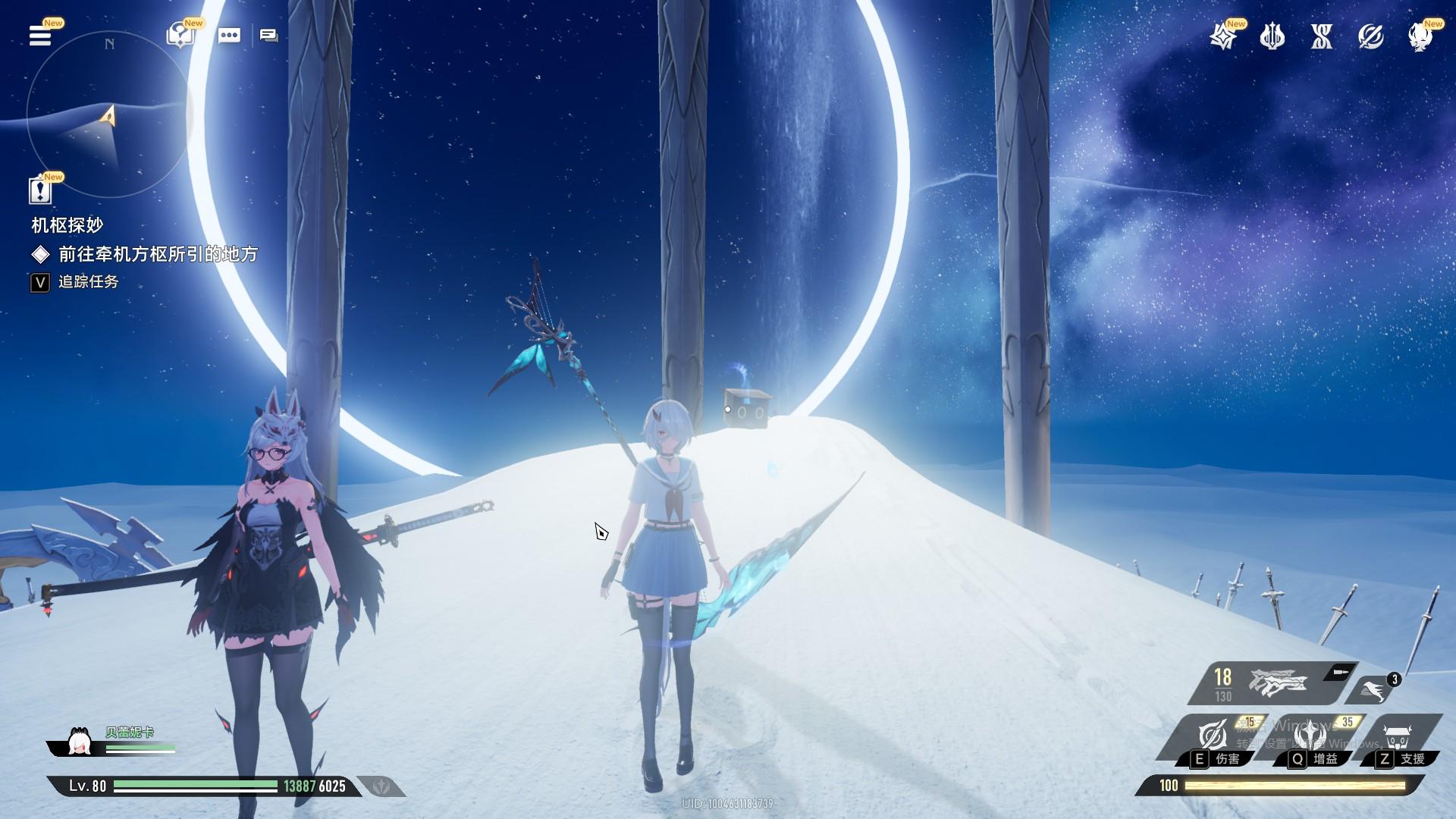This screenshot has width=1456, height=819.
Task: Select companion 贝蕾妮卡 portrait
Action: [80, 742]
